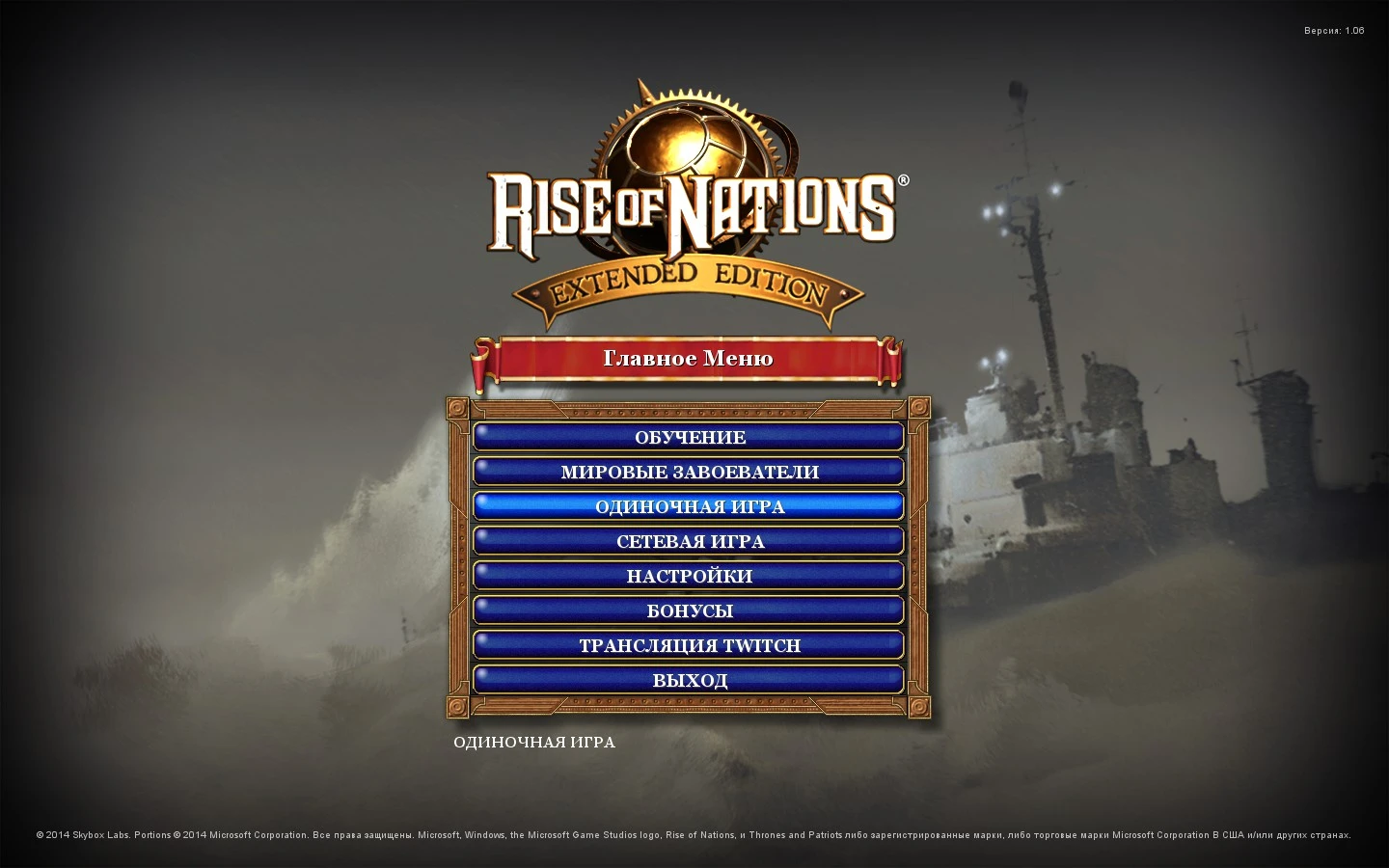Click the wooden frame around the menu
1389x868 pixels.
tap(456, 559)
